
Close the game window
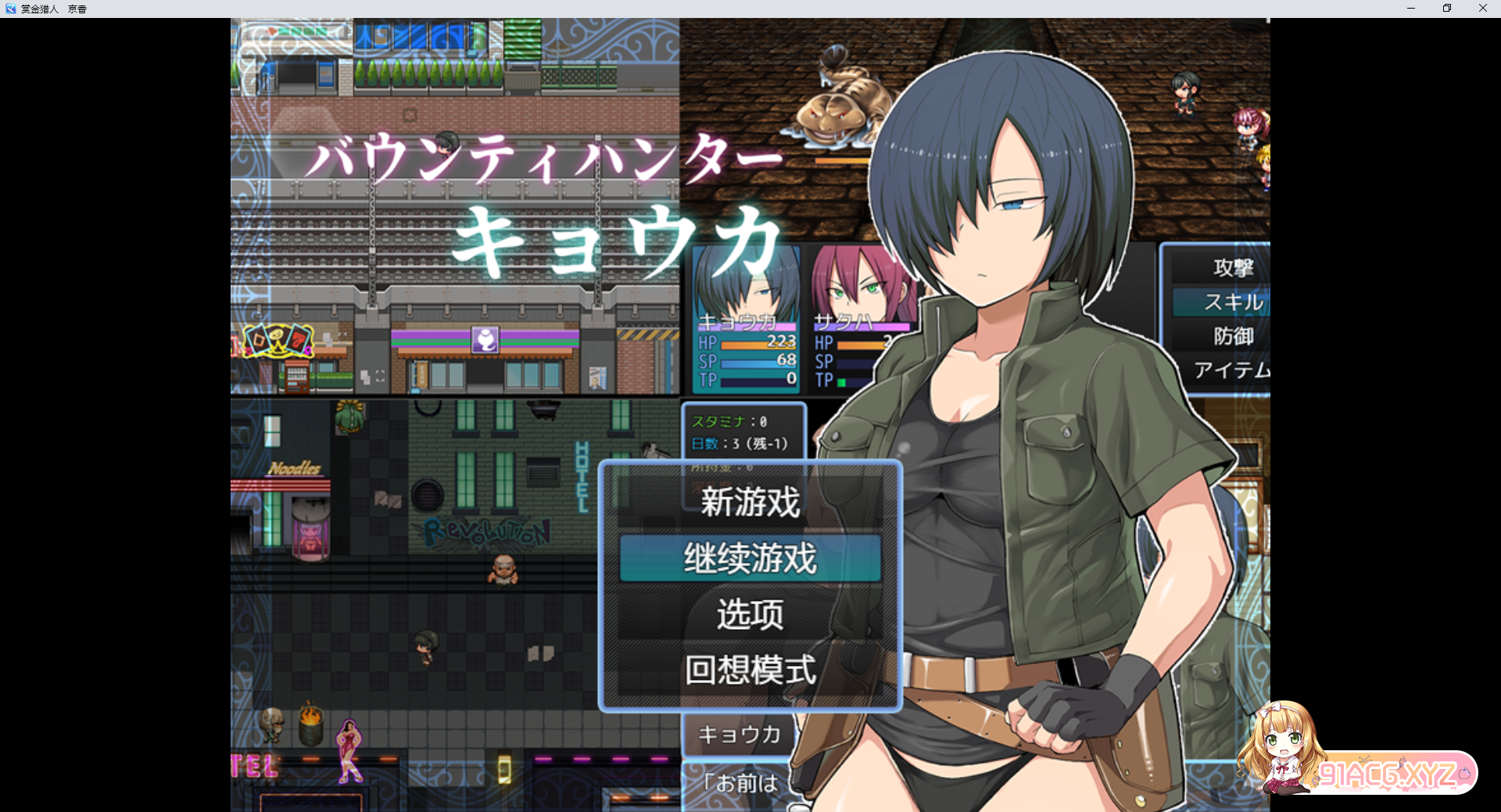pos(1482,9)
